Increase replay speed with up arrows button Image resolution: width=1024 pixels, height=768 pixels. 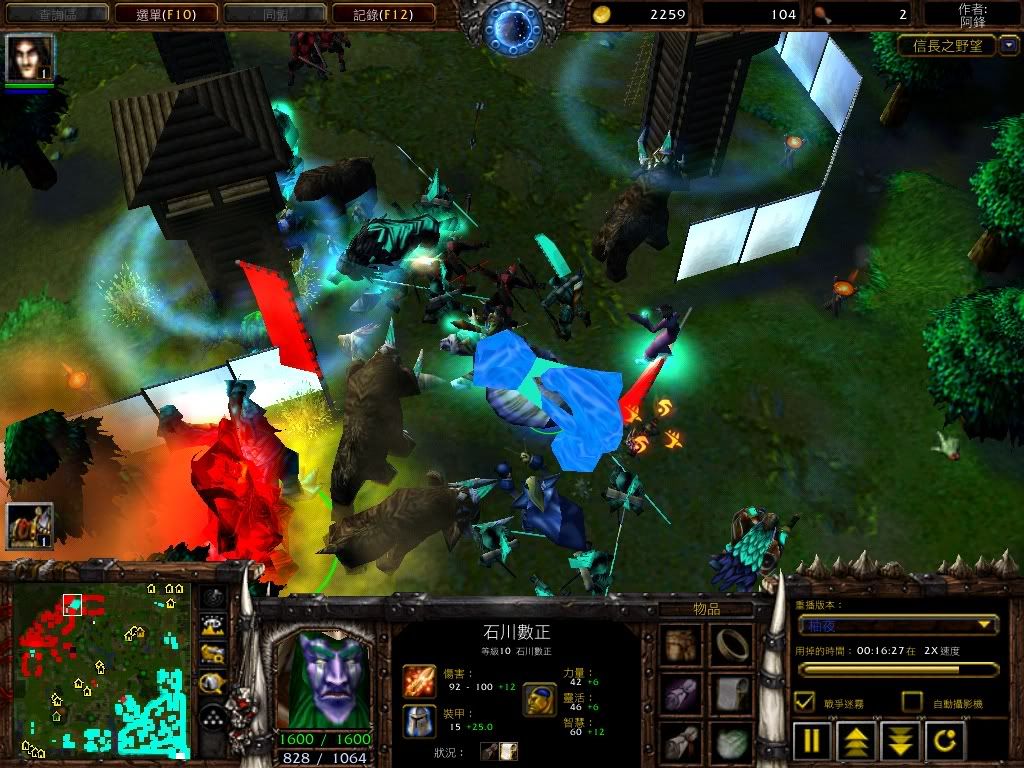(x=857, y=742)
